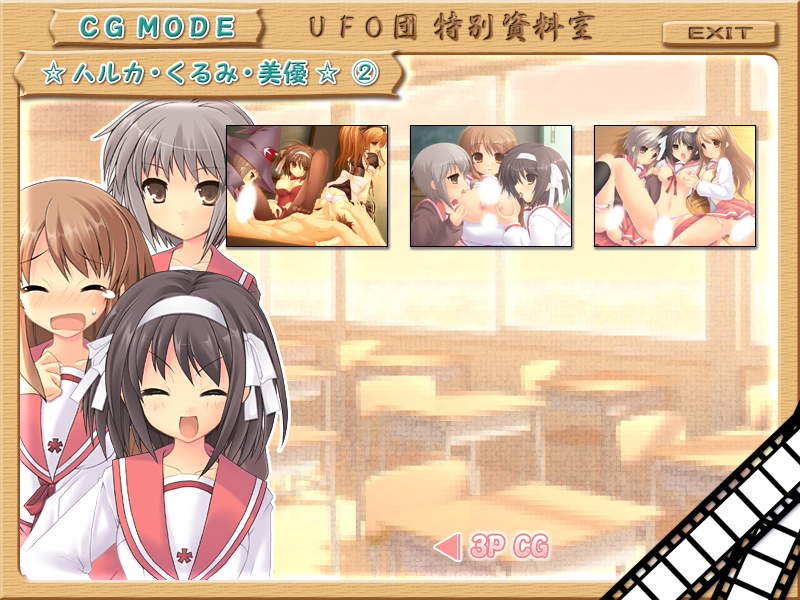The width and height of the screenshot is (800, 600).
Task: Exit the CG mode gallery
Action: pos(718,33)
